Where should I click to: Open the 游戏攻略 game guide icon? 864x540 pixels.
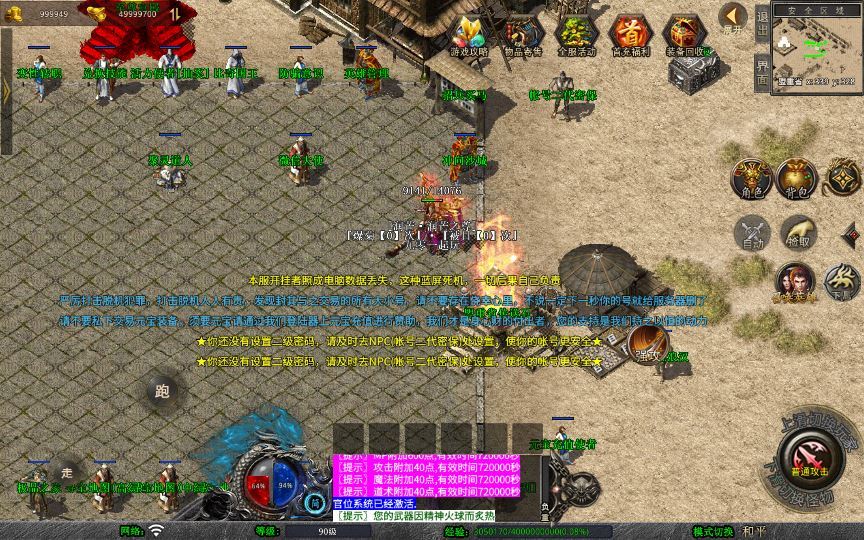coord(466,37)
